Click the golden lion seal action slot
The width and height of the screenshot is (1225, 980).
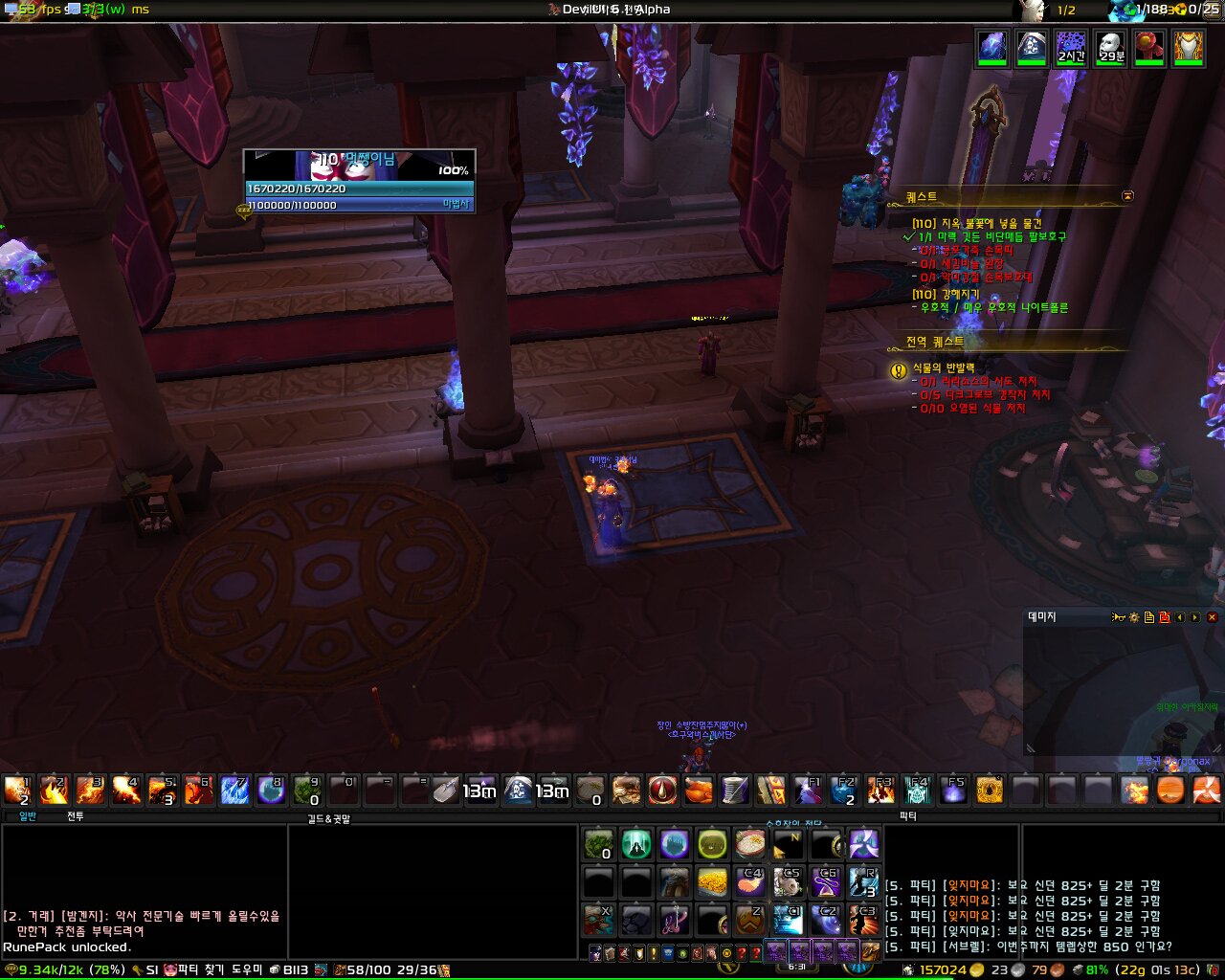(x=990, y=791)
